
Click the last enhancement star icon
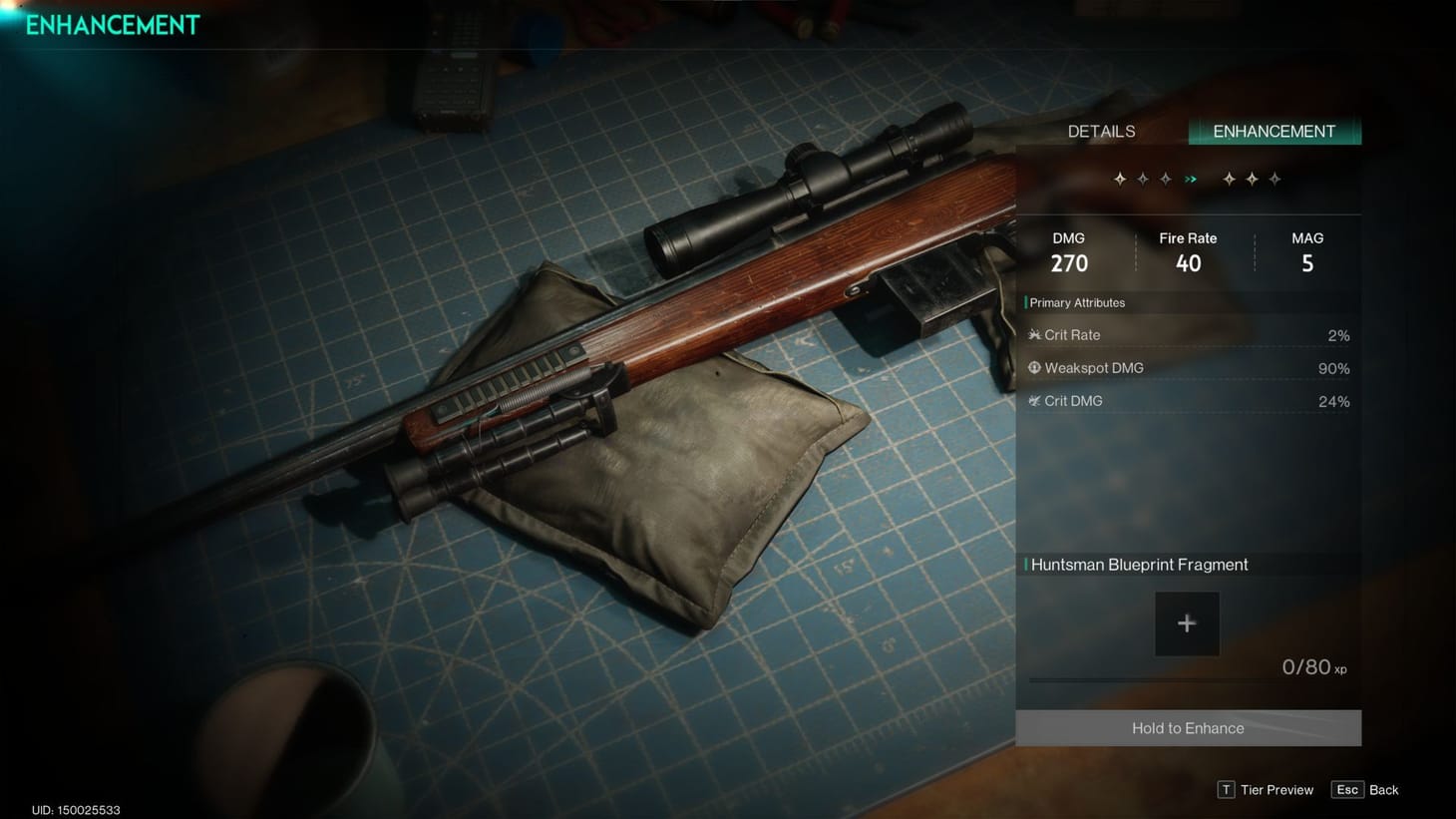click(1274, 179)
